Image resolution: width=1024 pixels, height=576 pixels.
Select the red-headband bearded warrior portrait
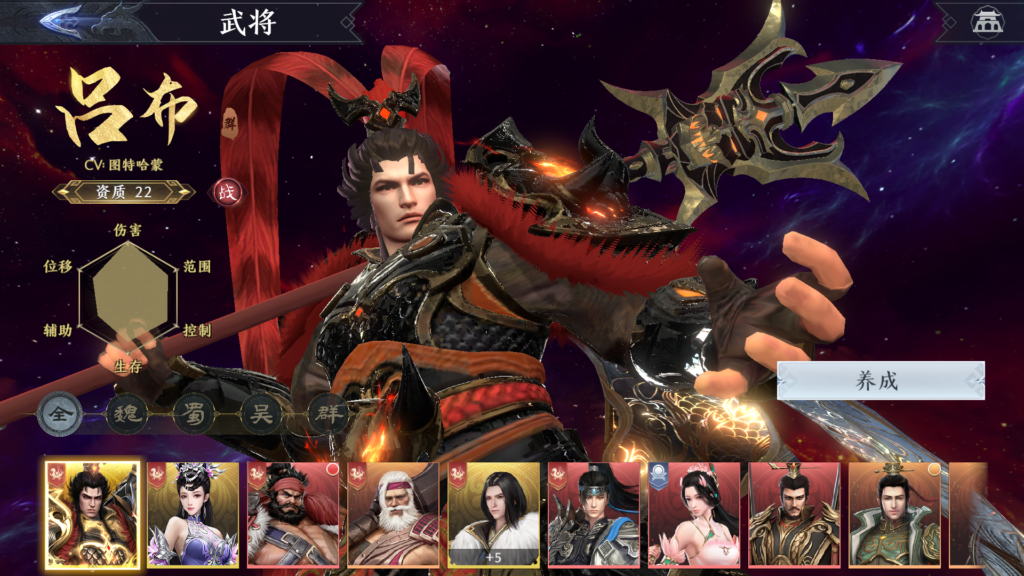pos(294,514)
